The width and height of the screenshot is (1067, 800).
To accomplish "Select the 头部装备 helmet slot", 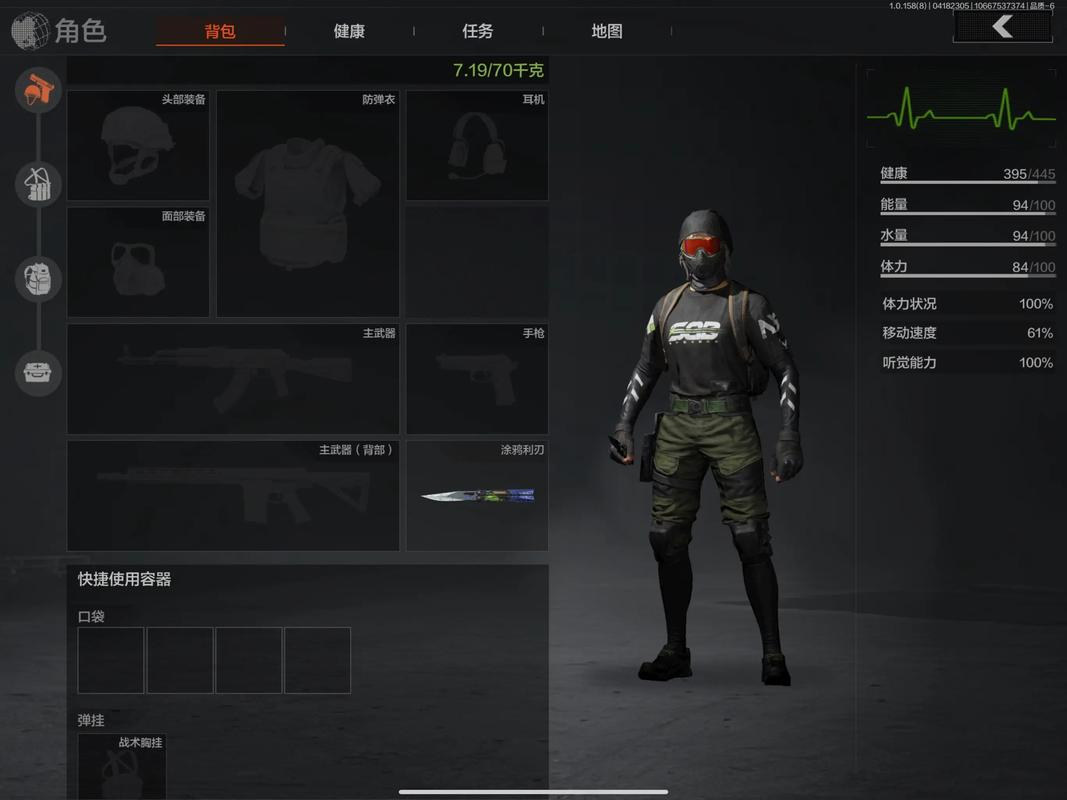I will point(138,146).
